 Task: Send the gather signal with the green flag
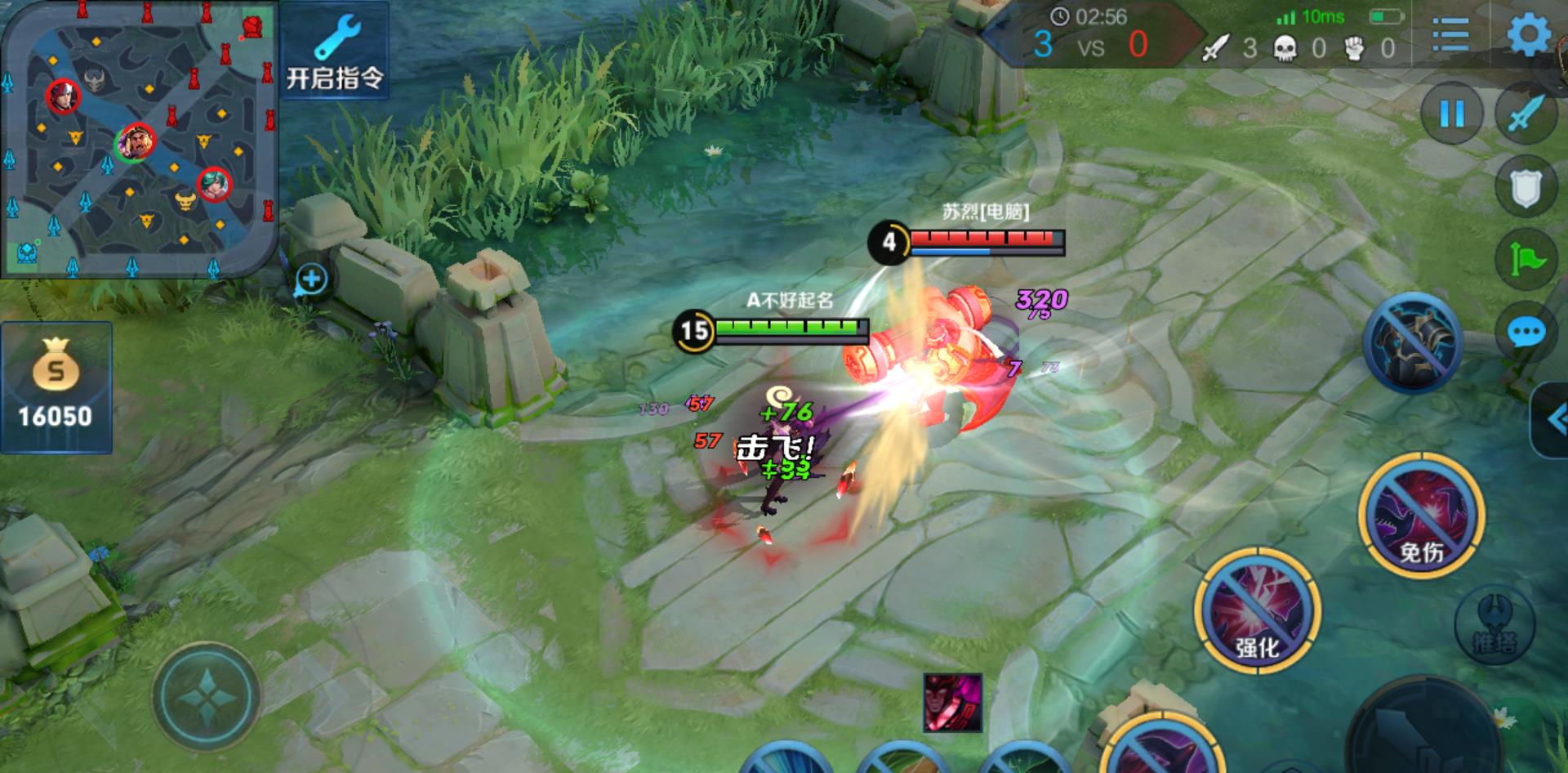(1526, 260)
